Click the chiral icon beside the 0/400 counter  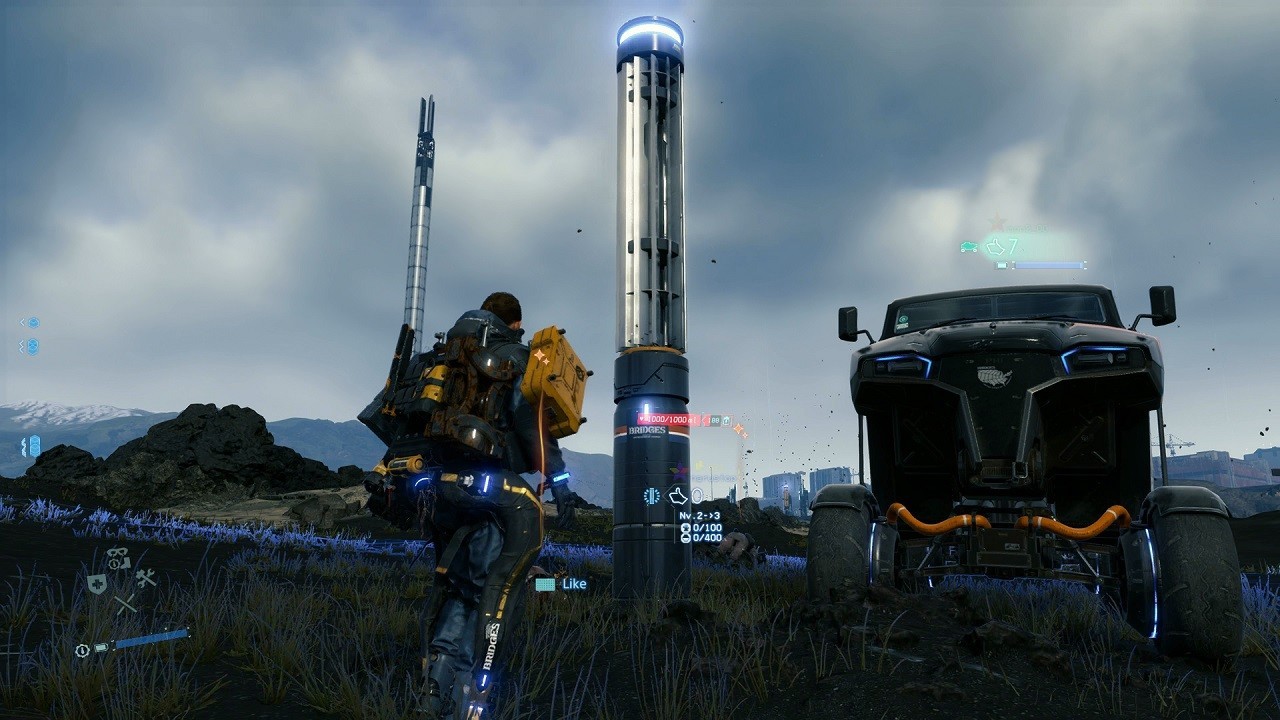(685, 537)
